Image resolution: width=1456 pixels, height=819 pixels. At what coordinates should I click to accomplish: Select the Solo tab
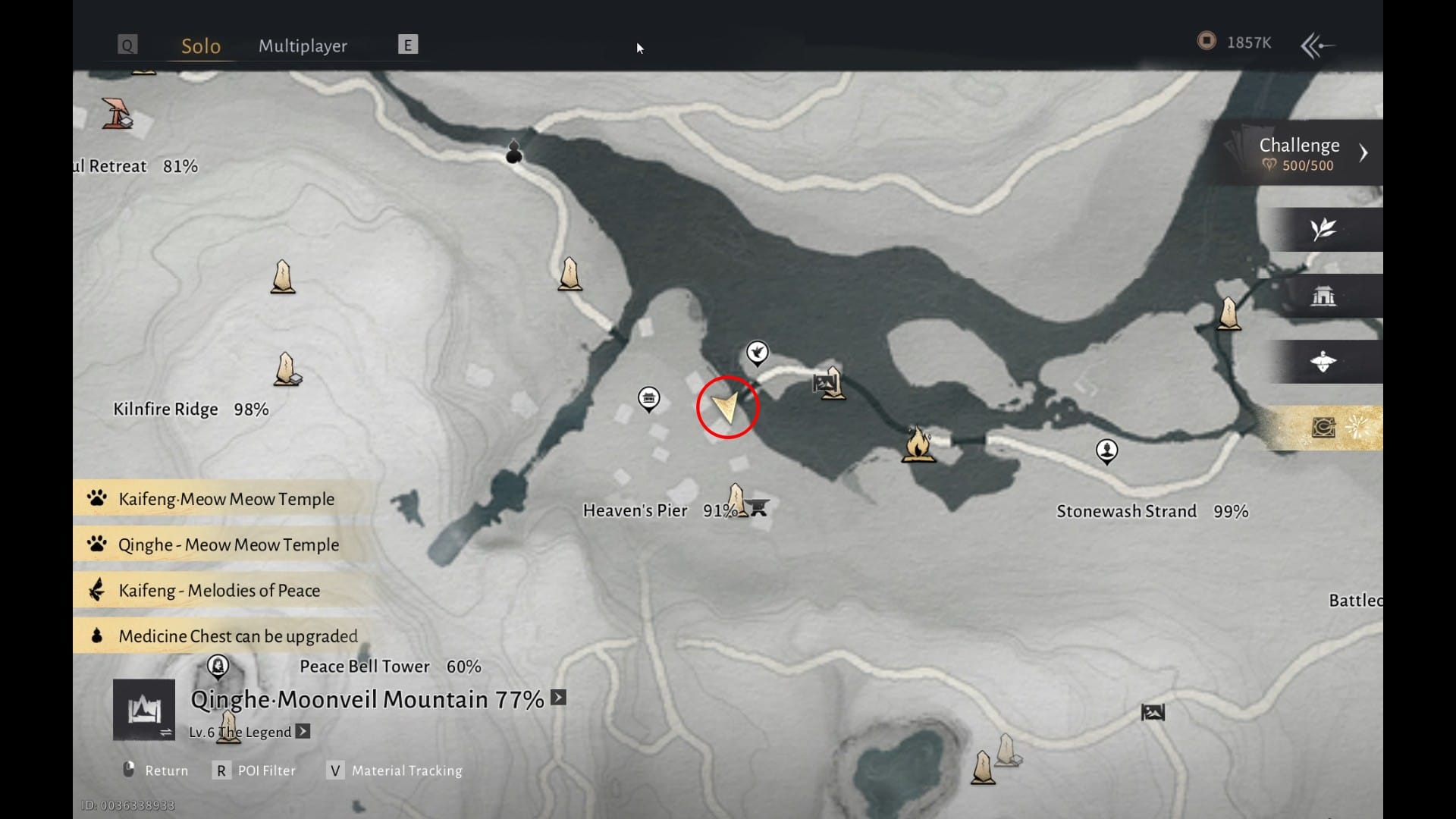201,45
